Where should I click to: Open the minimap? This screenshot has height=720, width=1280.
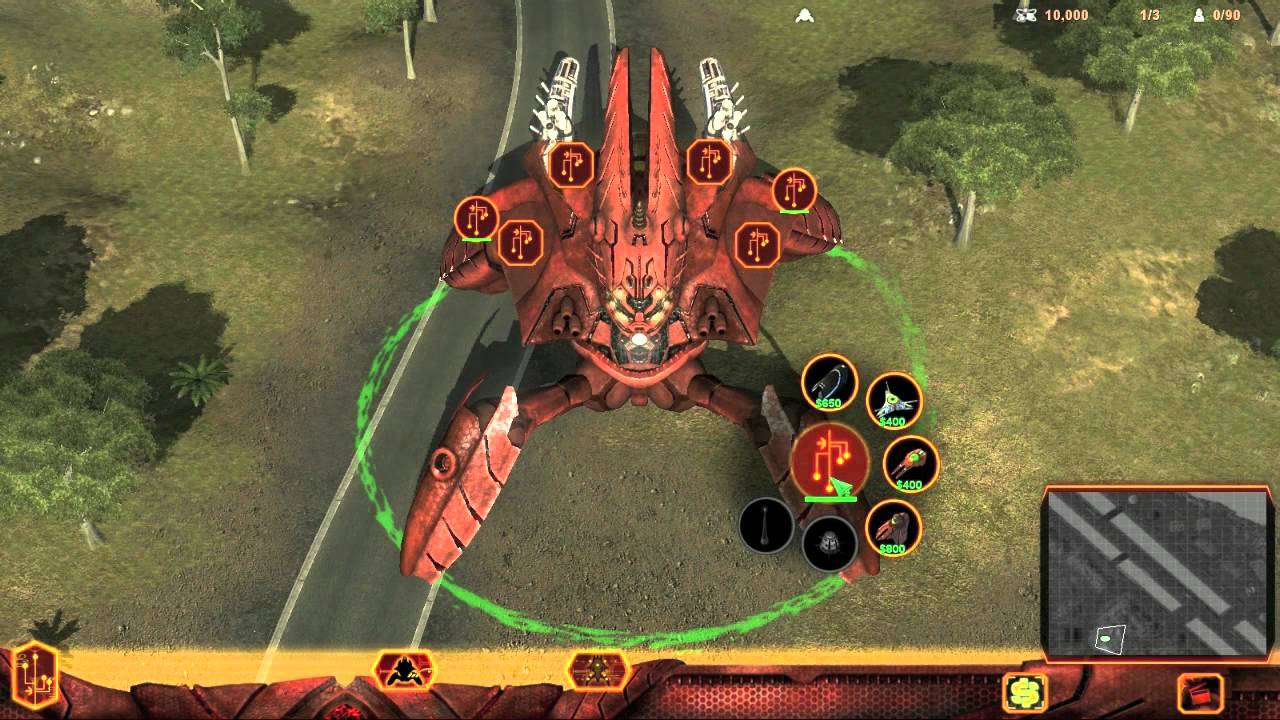[1157, 574]
